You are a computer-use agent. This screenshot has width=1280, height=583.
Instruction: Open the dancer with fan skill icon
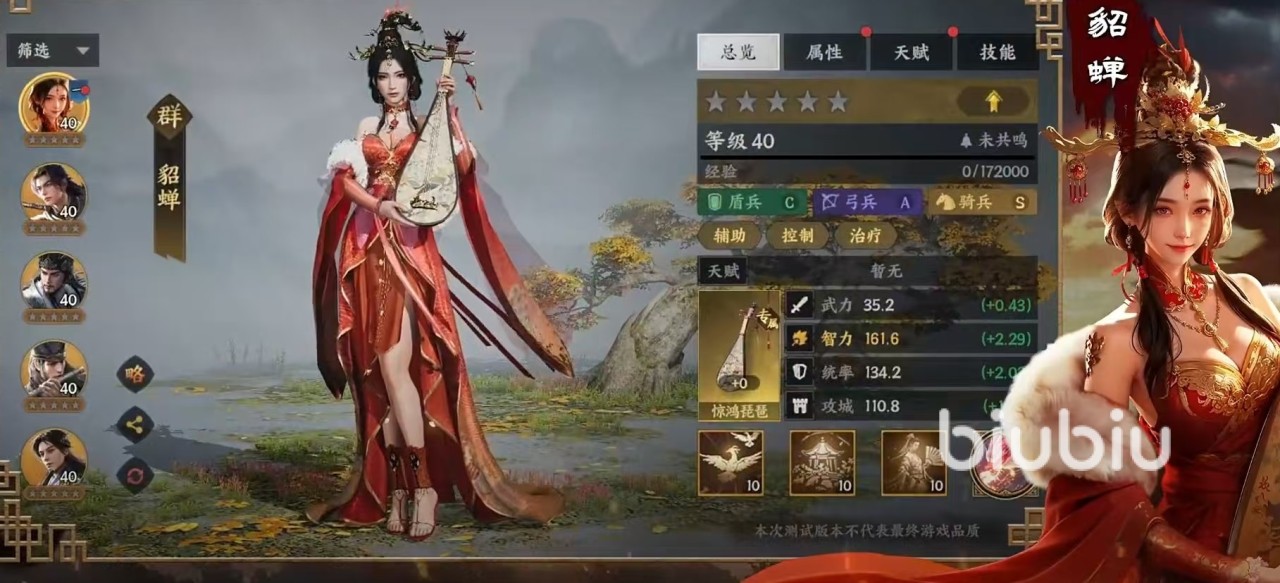[912, 462]
